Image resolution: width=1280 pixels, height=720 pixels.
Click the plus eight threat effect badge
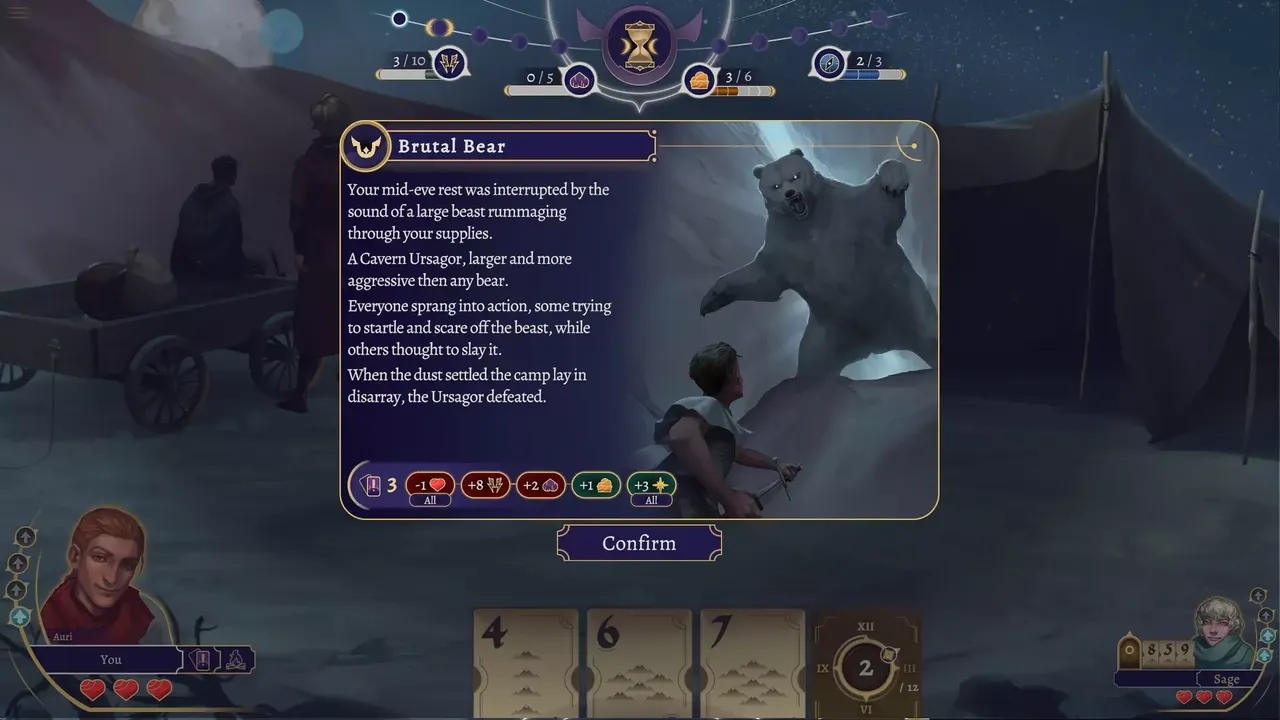click(485, 486)
